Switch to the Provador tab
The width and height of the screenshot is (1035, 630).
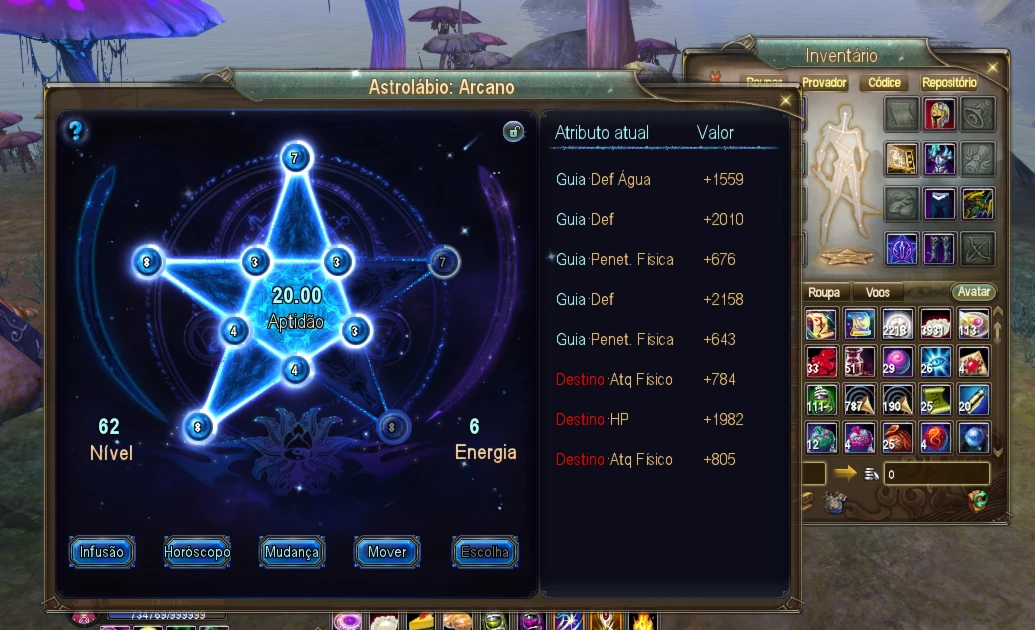click(824, 83)
